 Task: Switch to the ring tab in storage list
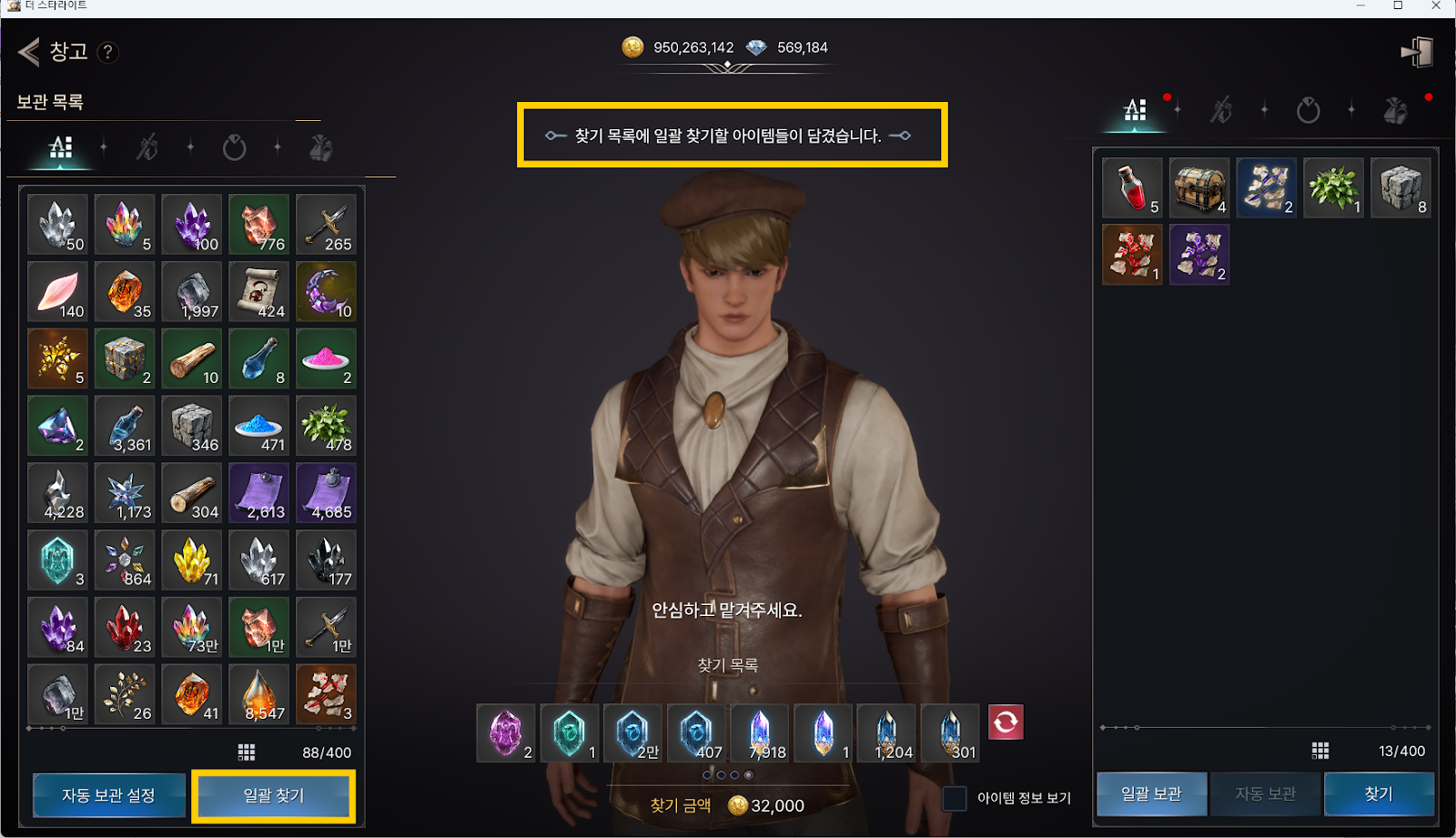click(x=234, y=147)
